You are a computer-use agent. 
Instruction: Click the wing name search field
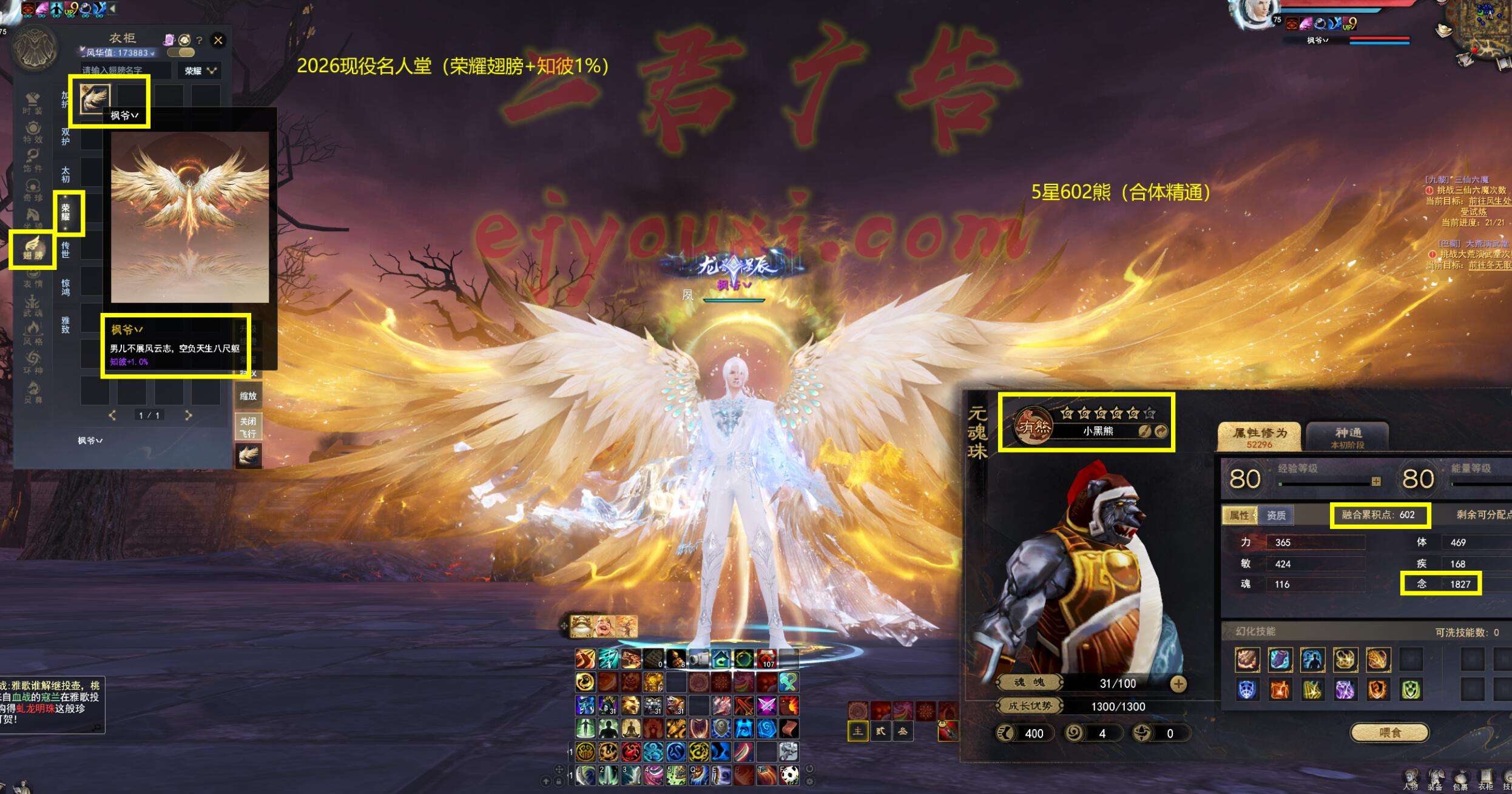125,71
